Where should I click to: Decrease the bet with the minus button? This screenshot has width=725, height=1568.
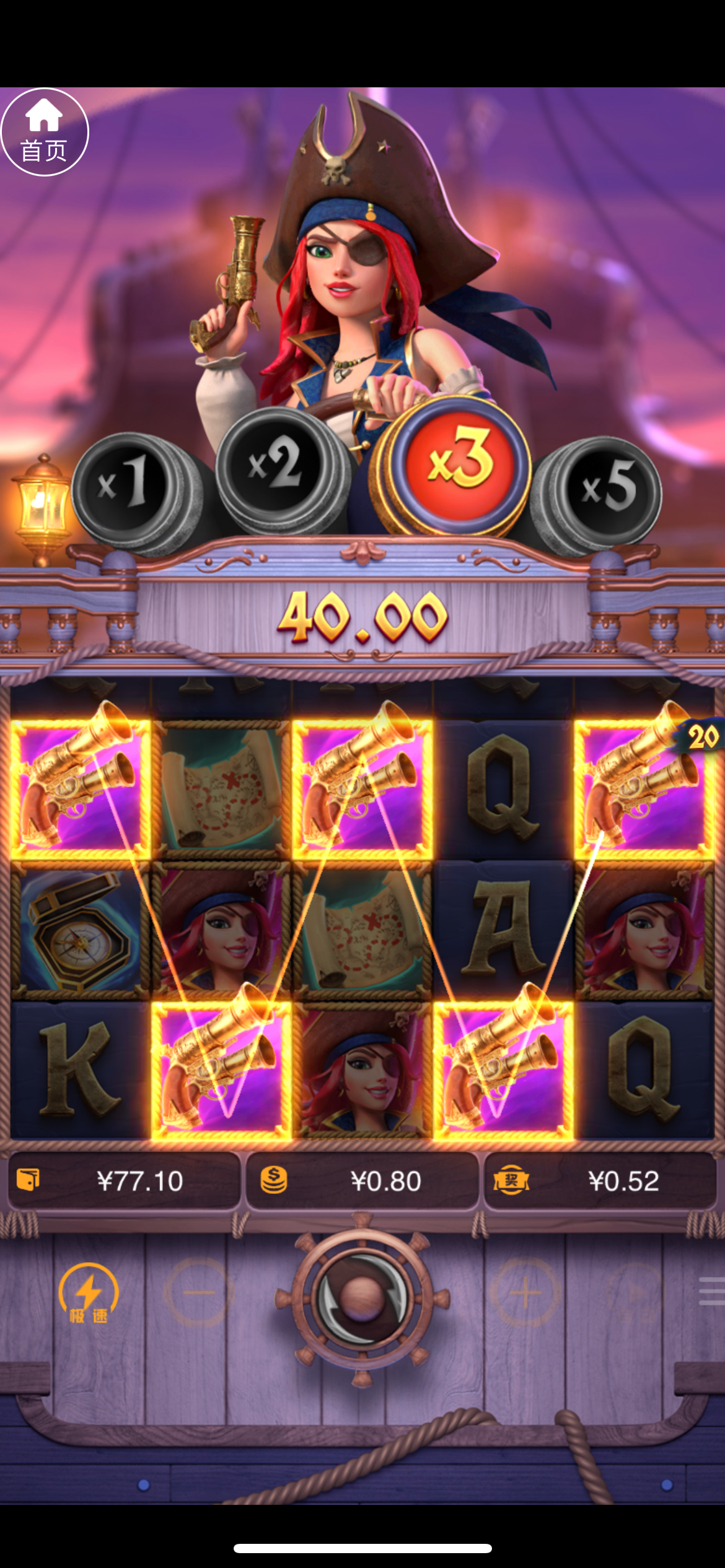tap(198, 1292)
